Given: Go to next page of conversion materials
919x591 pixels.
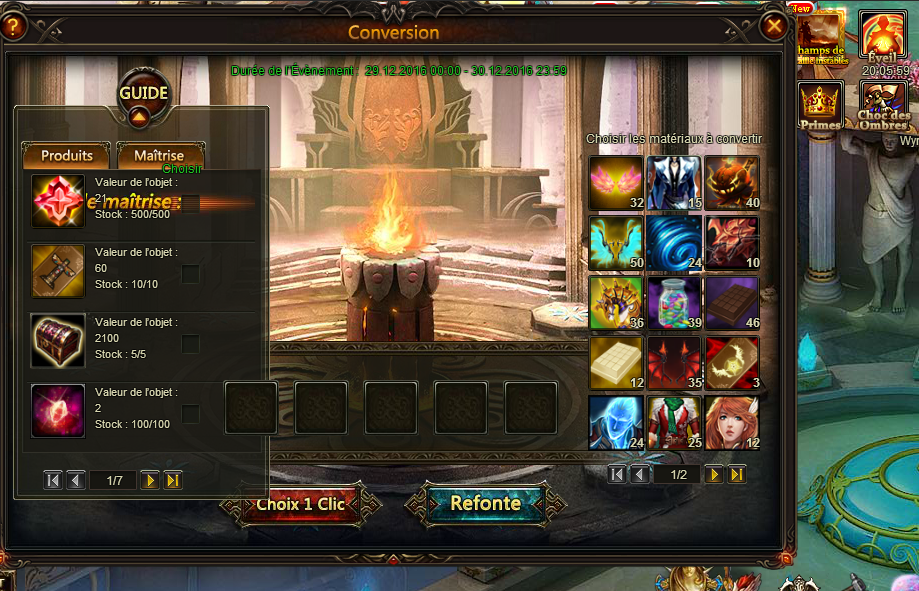Looking at the screenshot, I should (714, 474).
